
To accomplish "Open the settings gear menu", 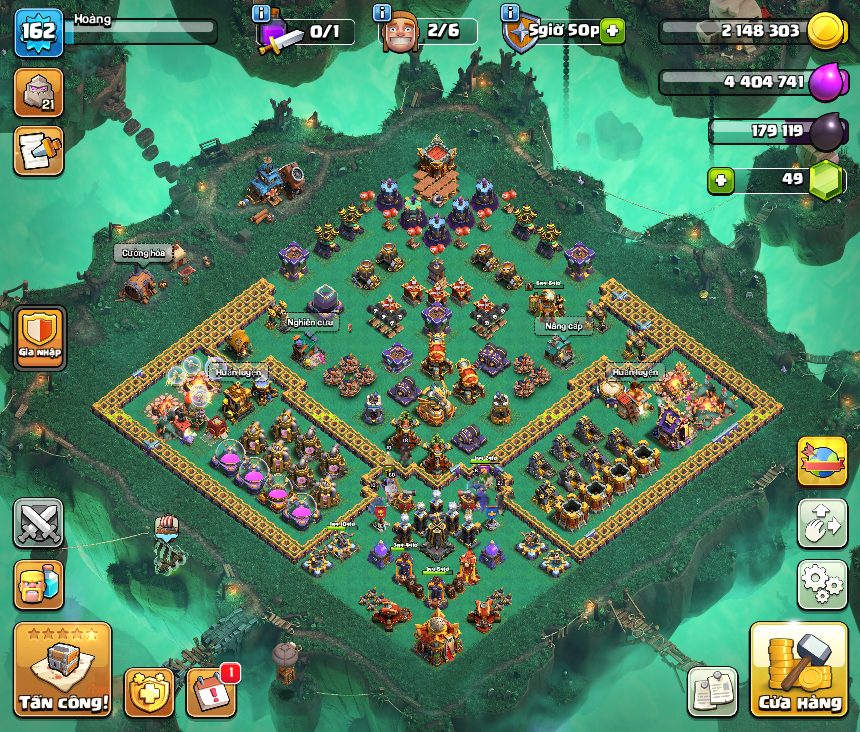I will coord(822,585).
